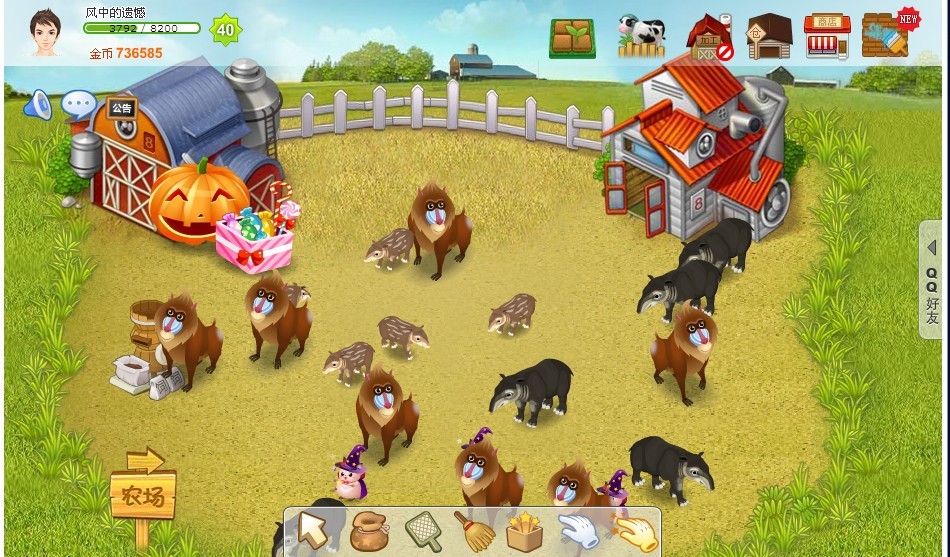
Task: Open the 加工 processing barn icon
Action: click(x=709, y=37)
